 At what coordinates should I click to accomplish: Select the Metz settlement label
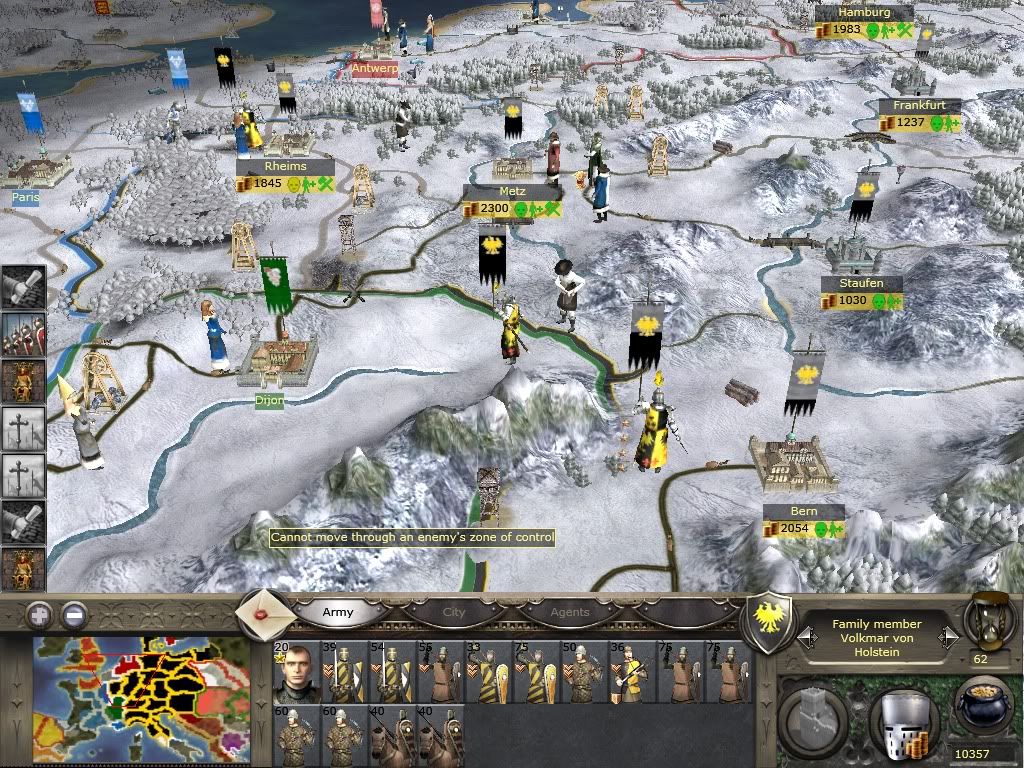(x=512, y=191)
